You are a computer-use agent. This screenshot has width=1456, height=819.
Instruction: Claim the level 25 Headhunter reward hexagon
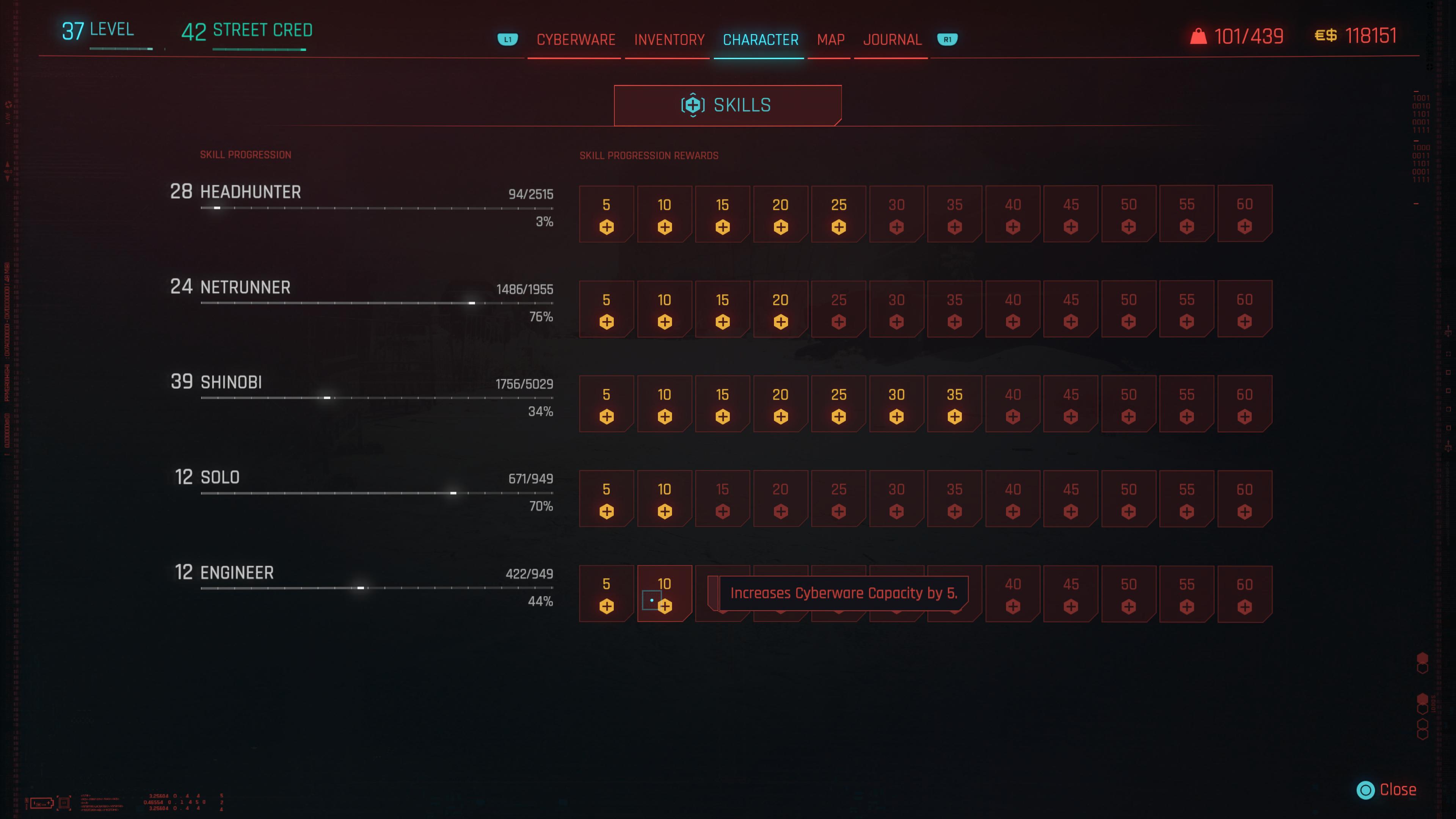pos(838,213)
